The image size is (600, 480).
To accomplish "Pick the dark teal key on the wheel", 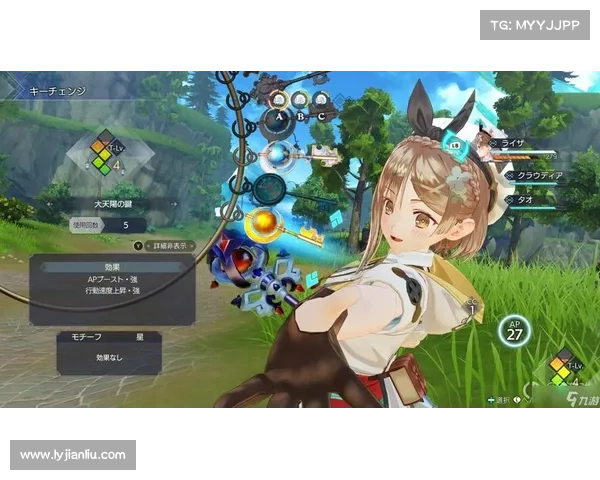I will pos(266,189).
